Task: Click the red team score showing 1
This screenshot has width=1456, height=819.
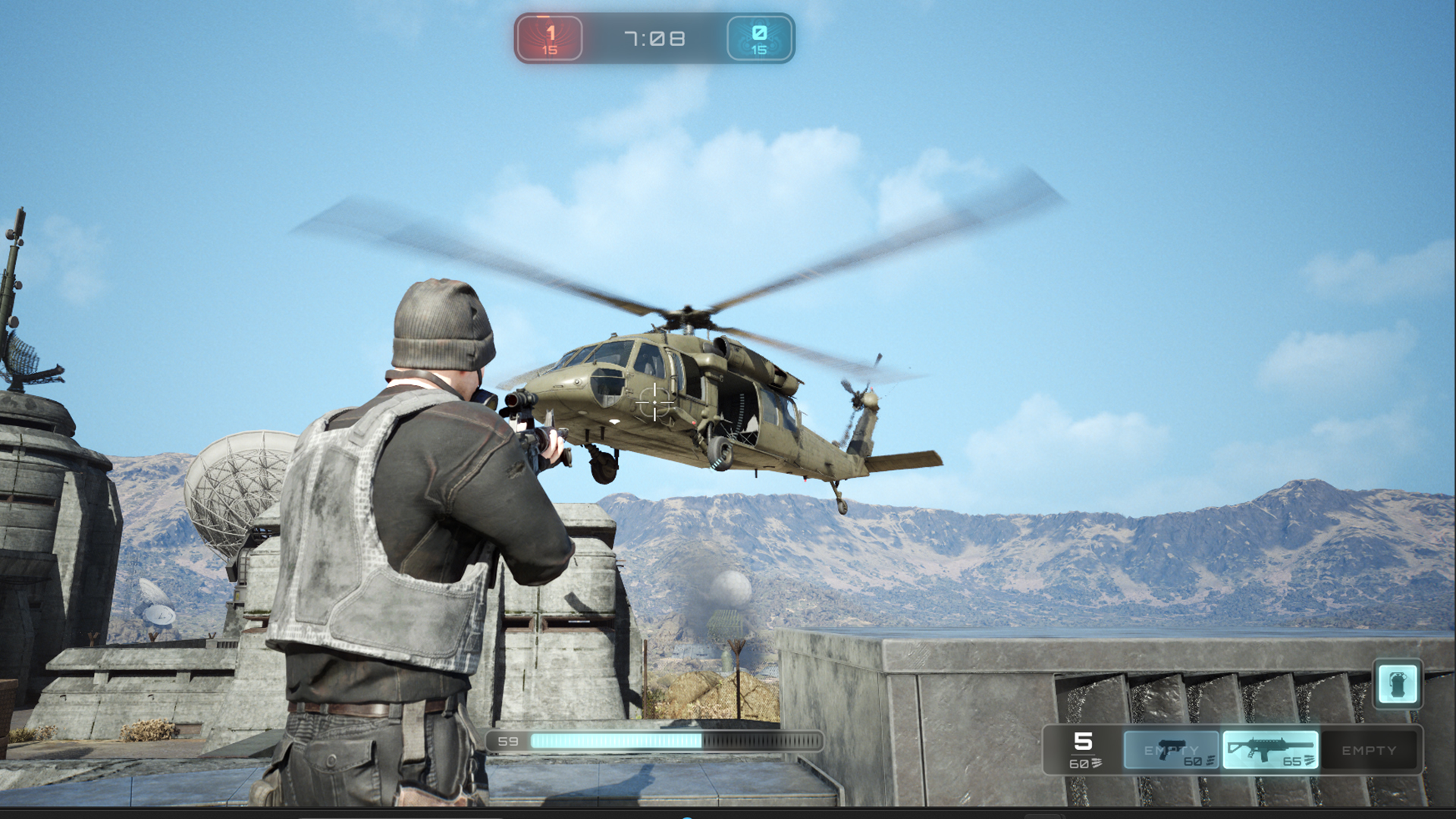Action: [x=551, y=32]
